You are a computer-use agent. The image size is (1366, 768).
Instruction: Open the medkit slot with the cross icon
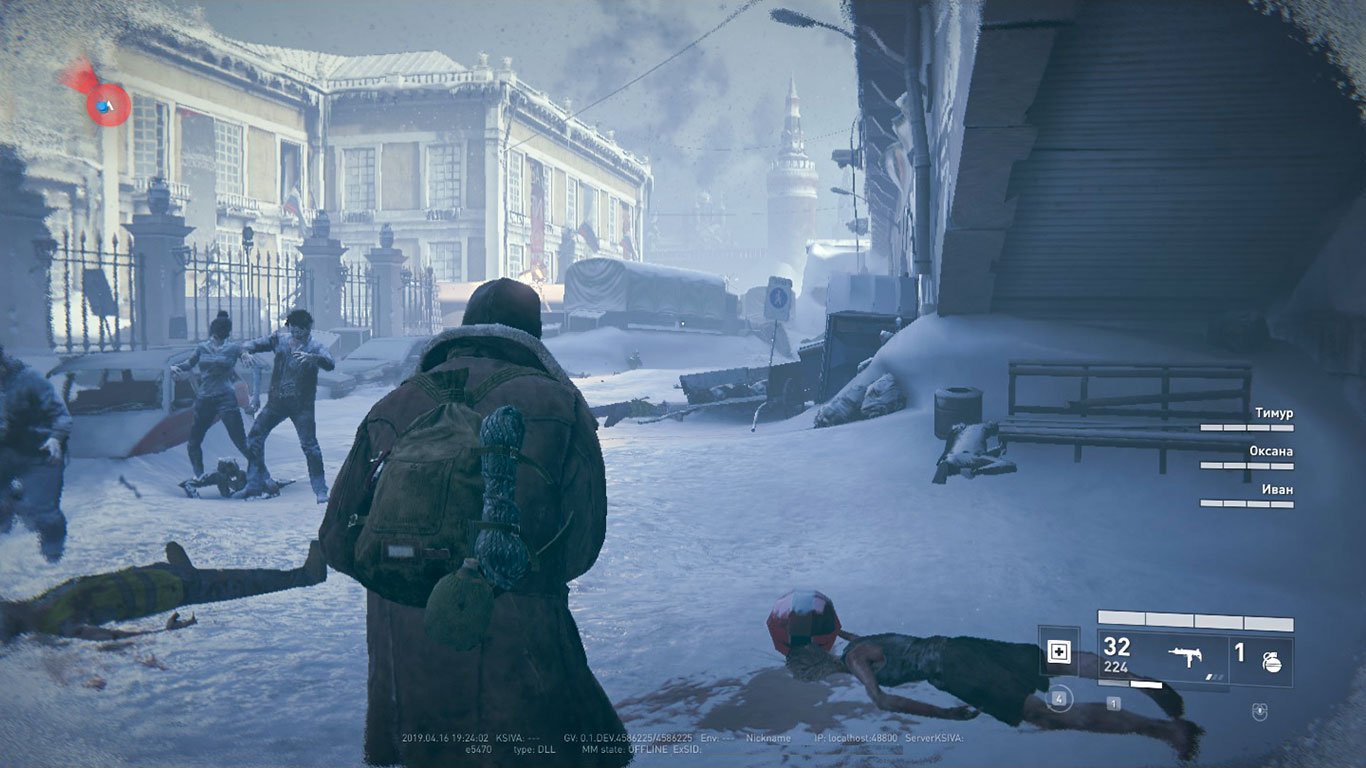coord(1059,652)
